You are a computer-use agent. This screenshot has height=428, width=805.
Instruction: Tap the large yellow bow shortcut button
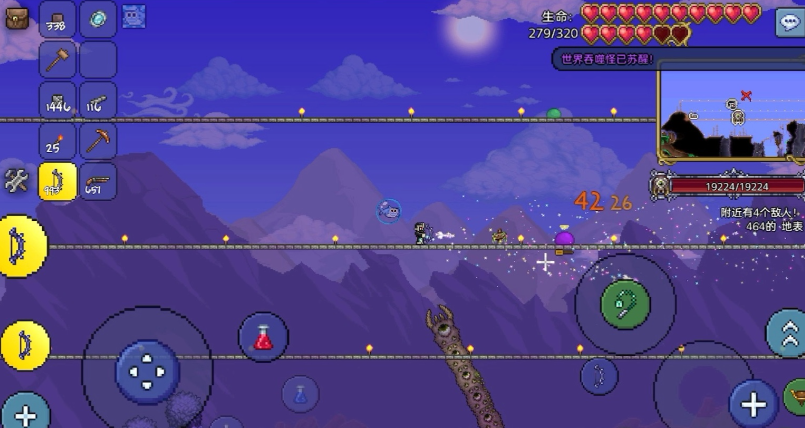tap(20, 246)
